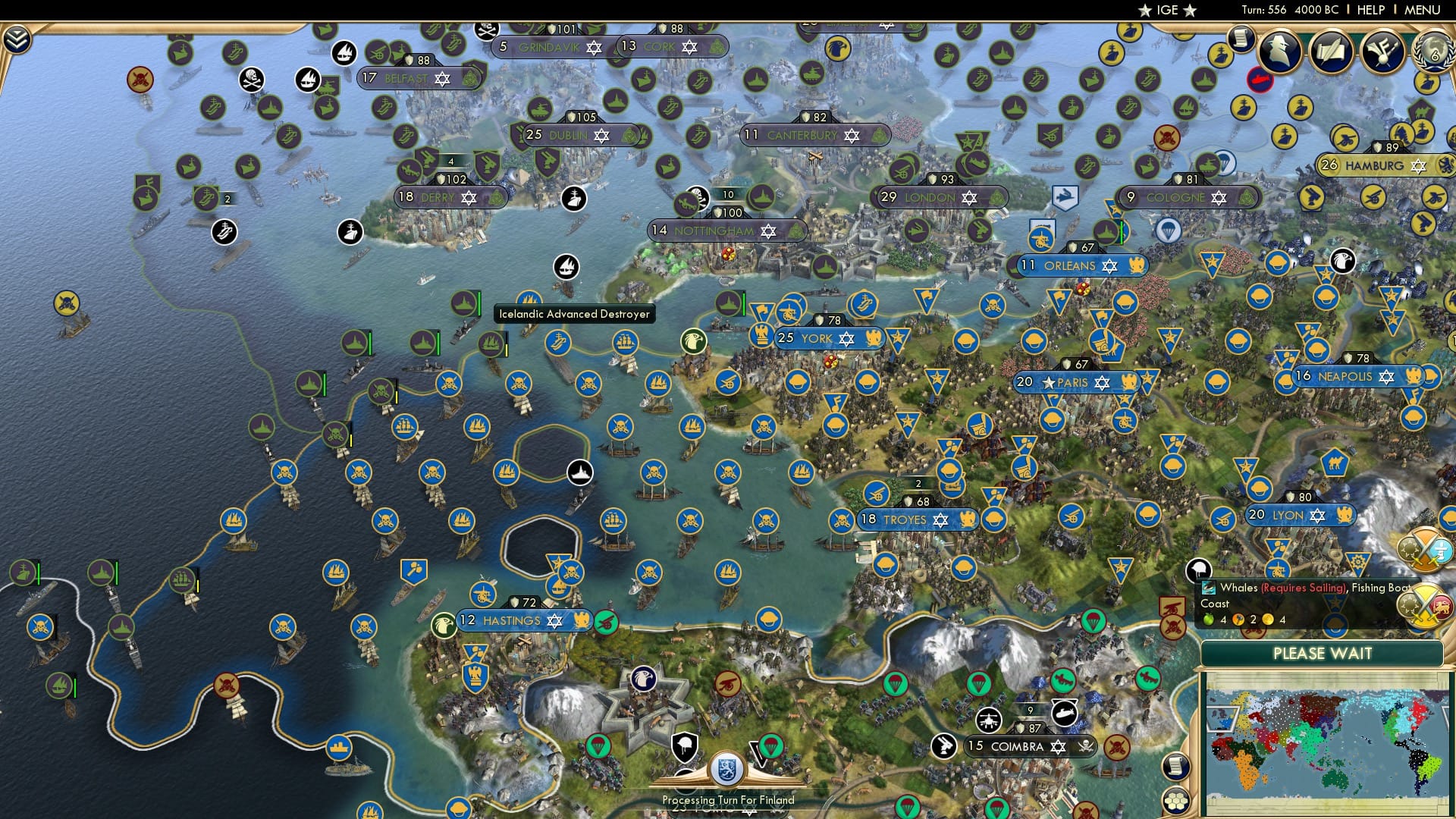Open the Hamburg city banner
The width and height of the screenshot is (1456, 819).
pos(1382,164)
